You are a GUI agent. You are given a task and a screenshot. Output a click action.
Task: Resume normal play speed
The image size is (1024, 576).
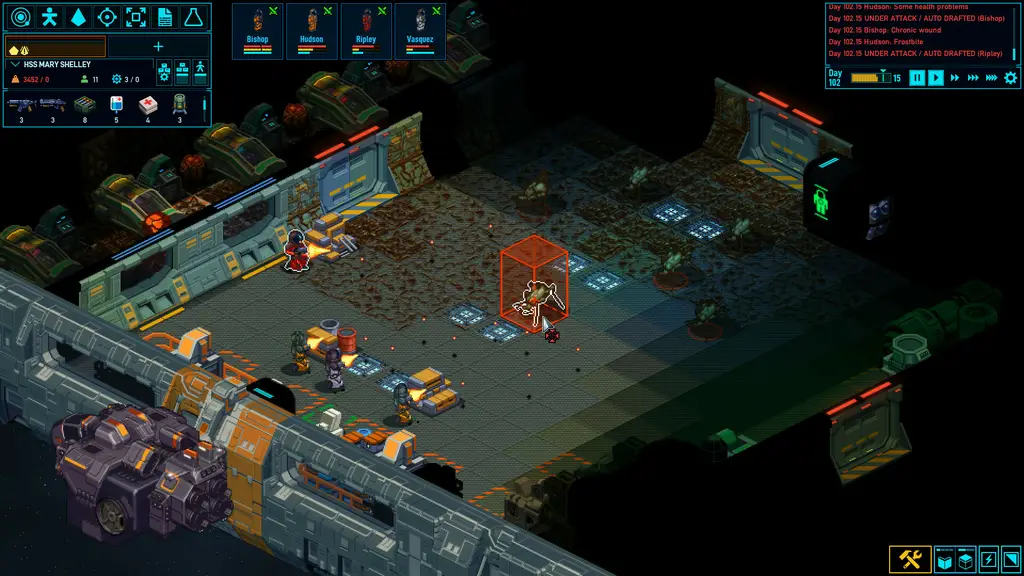coord(936,78)
